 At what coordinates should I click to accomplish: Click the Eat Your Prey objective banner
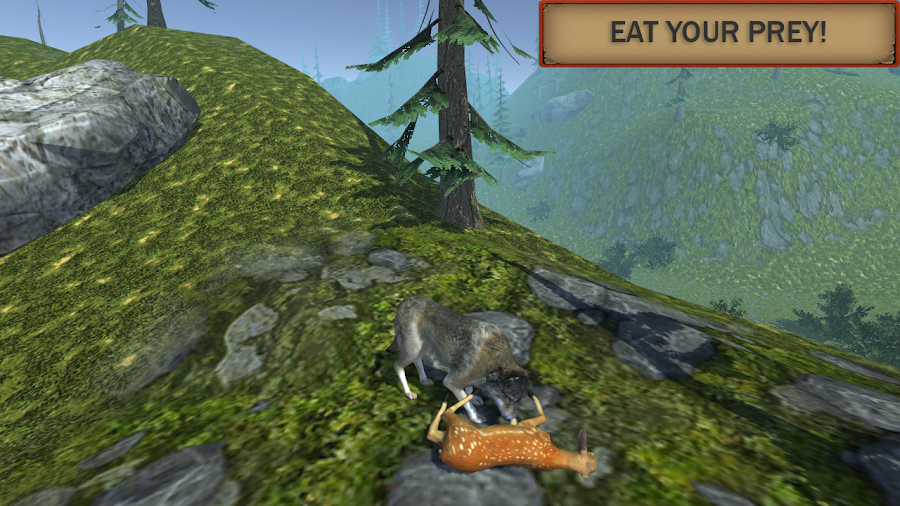[x=718, y=33]
